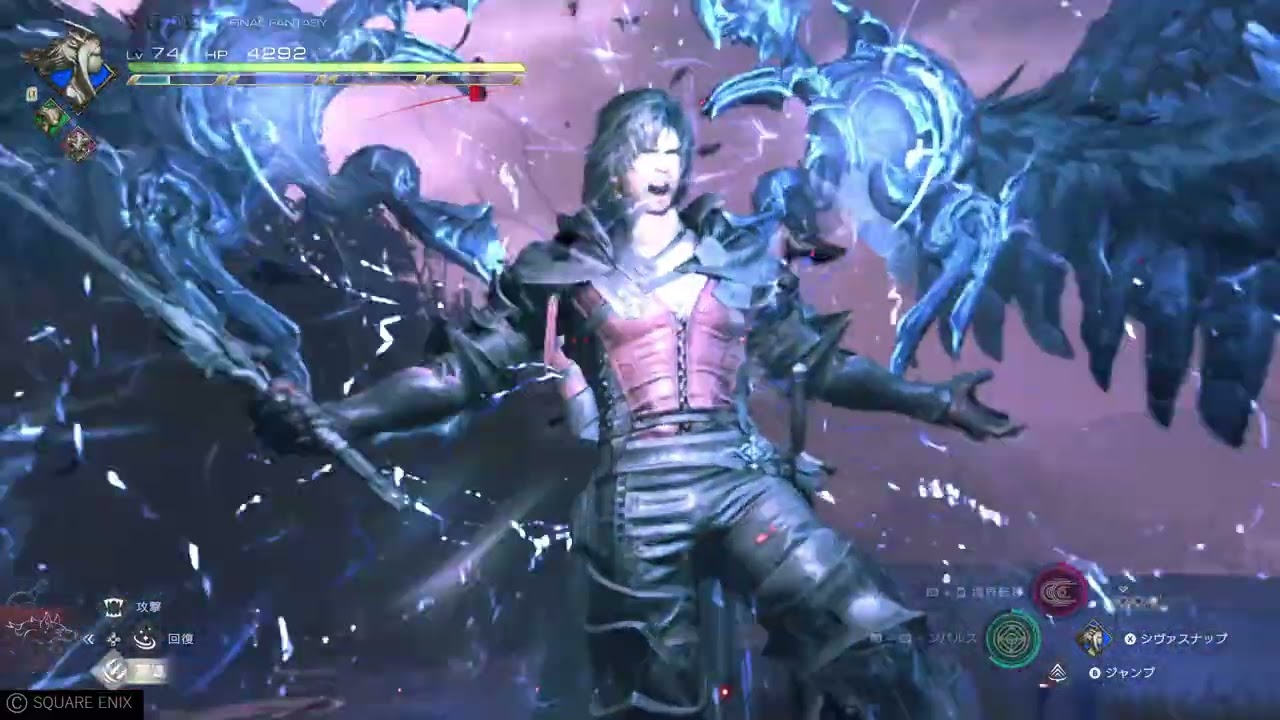
Task: Pick the highlighted claw slash Torgal command
Action: click(114, 671)
